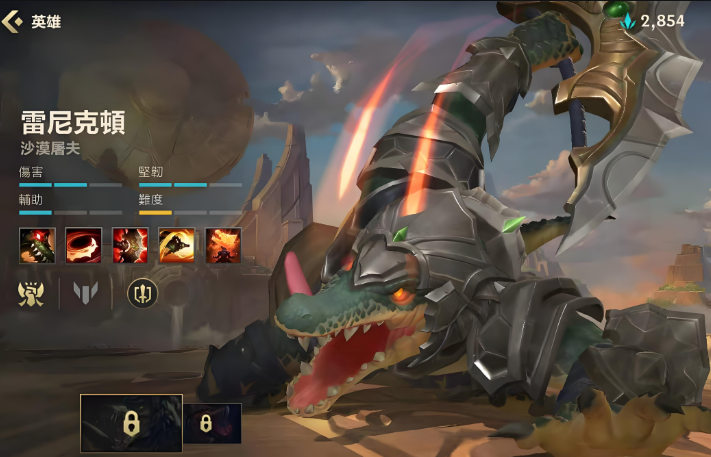Screen dimensions: 711x457
Task: Open the fiery ultimate ability icon
Action: point(223,245)
